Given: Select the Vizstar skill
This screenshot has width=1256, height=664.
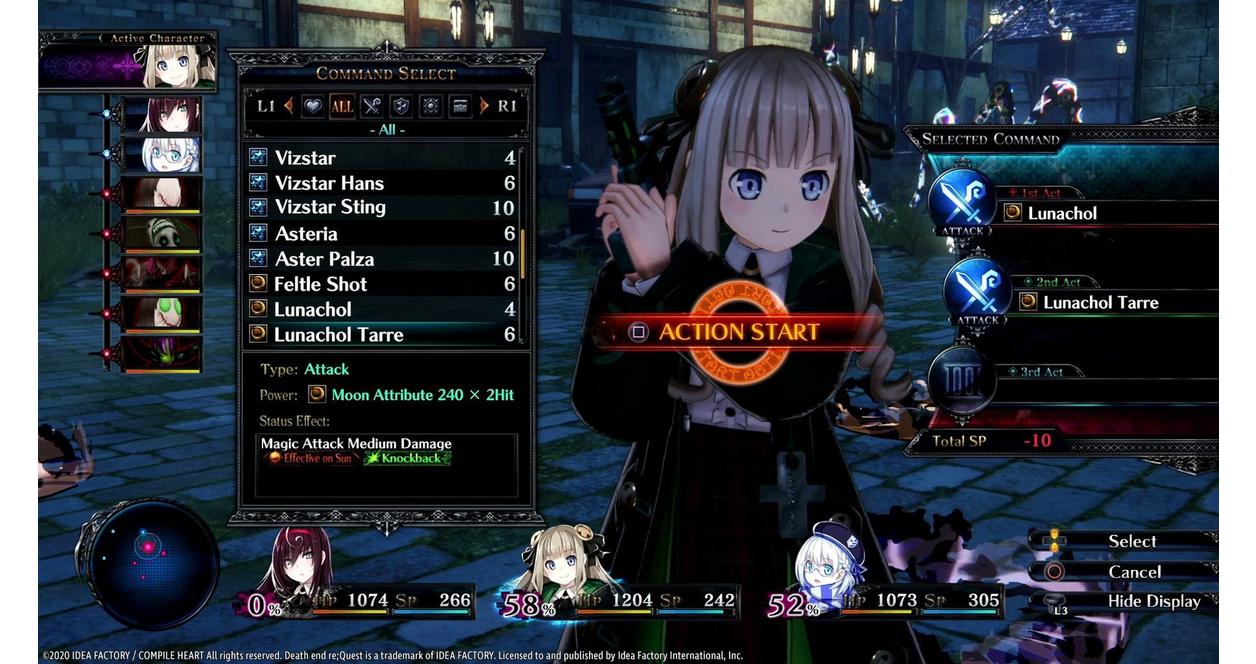Looking at the screenshot, I should (381, 158).
